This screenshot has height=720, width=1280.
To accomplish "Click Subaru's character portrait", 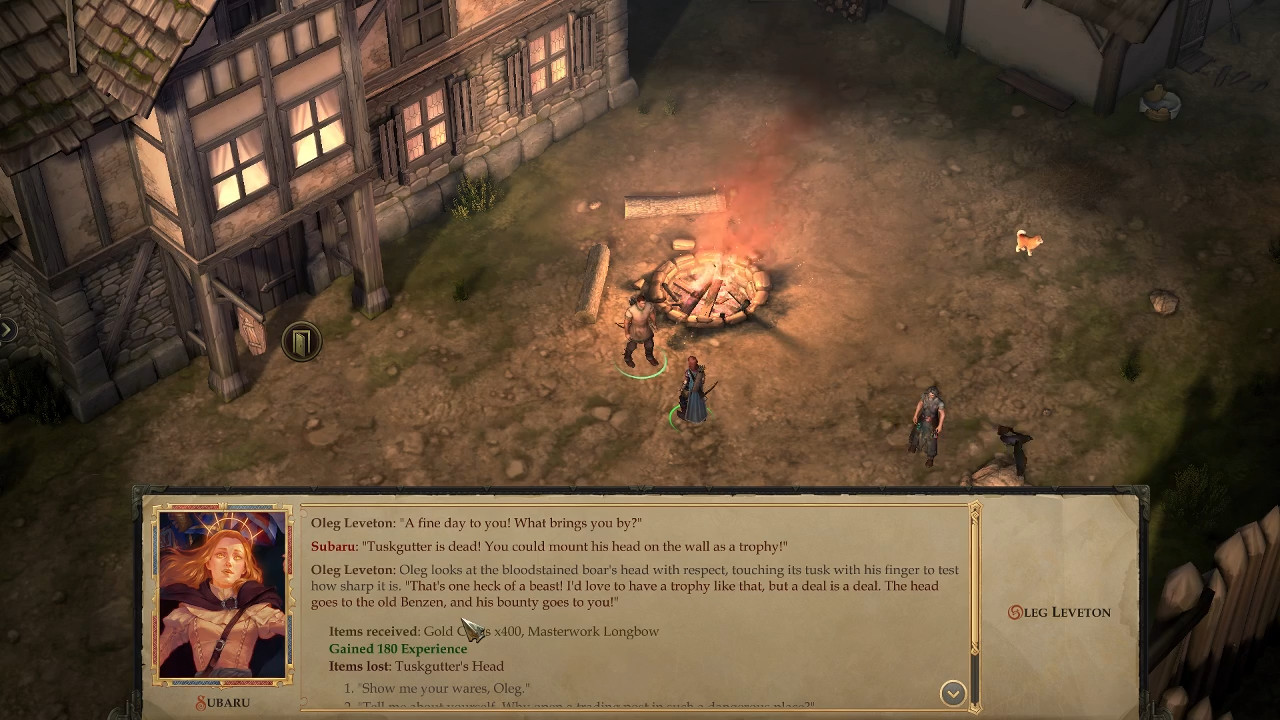I will [x=223, y=596].
